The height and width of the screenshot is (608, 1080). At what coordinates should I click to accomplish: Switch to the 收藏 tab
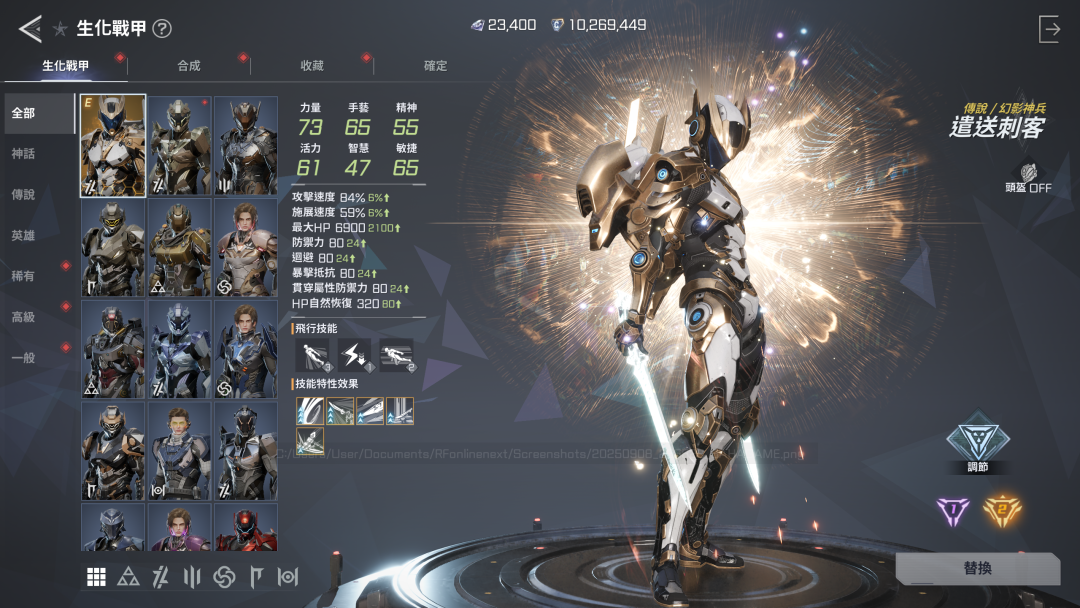click(x=312, y=66)
